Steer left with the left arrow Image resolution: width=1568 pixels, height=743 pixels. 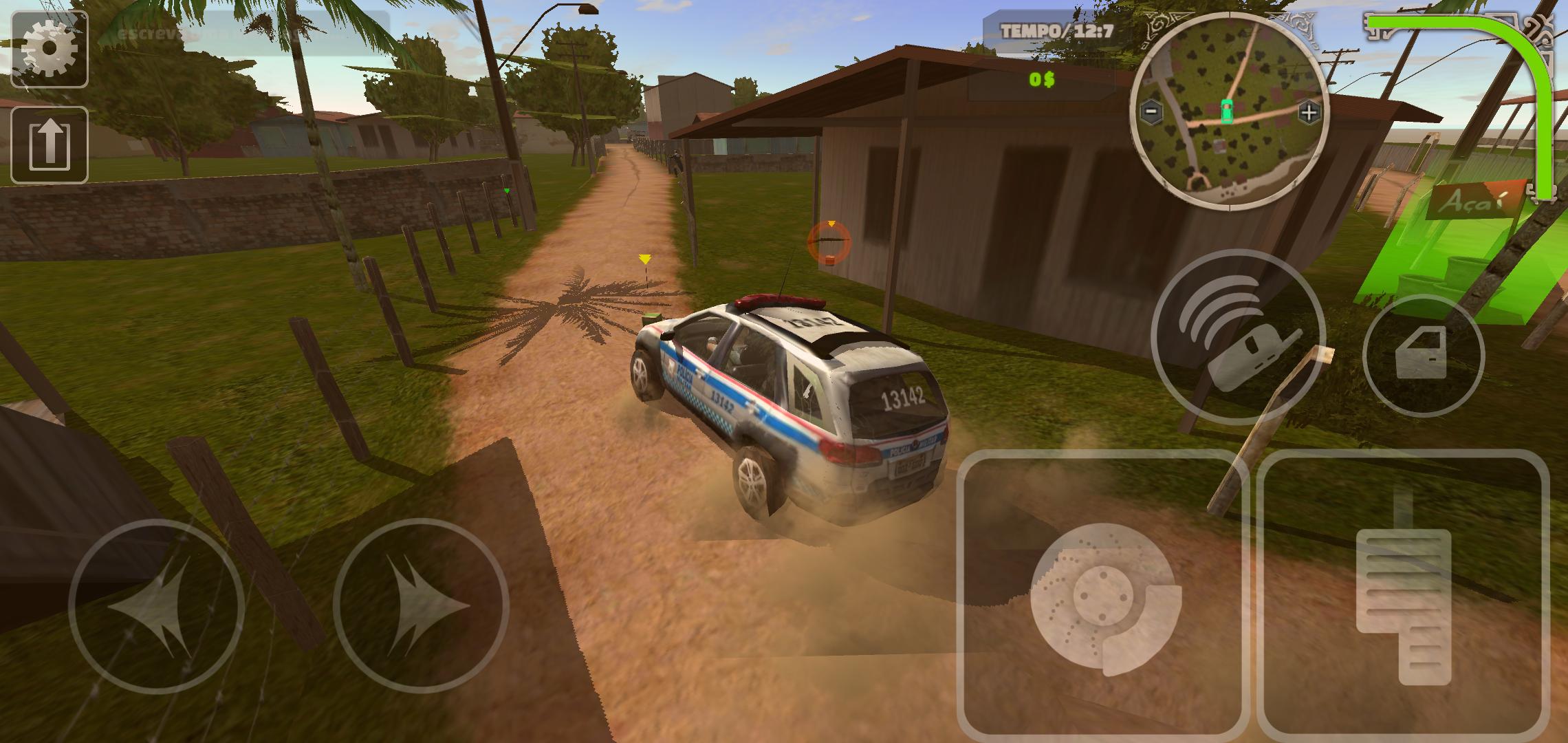(x=157, y=605)
